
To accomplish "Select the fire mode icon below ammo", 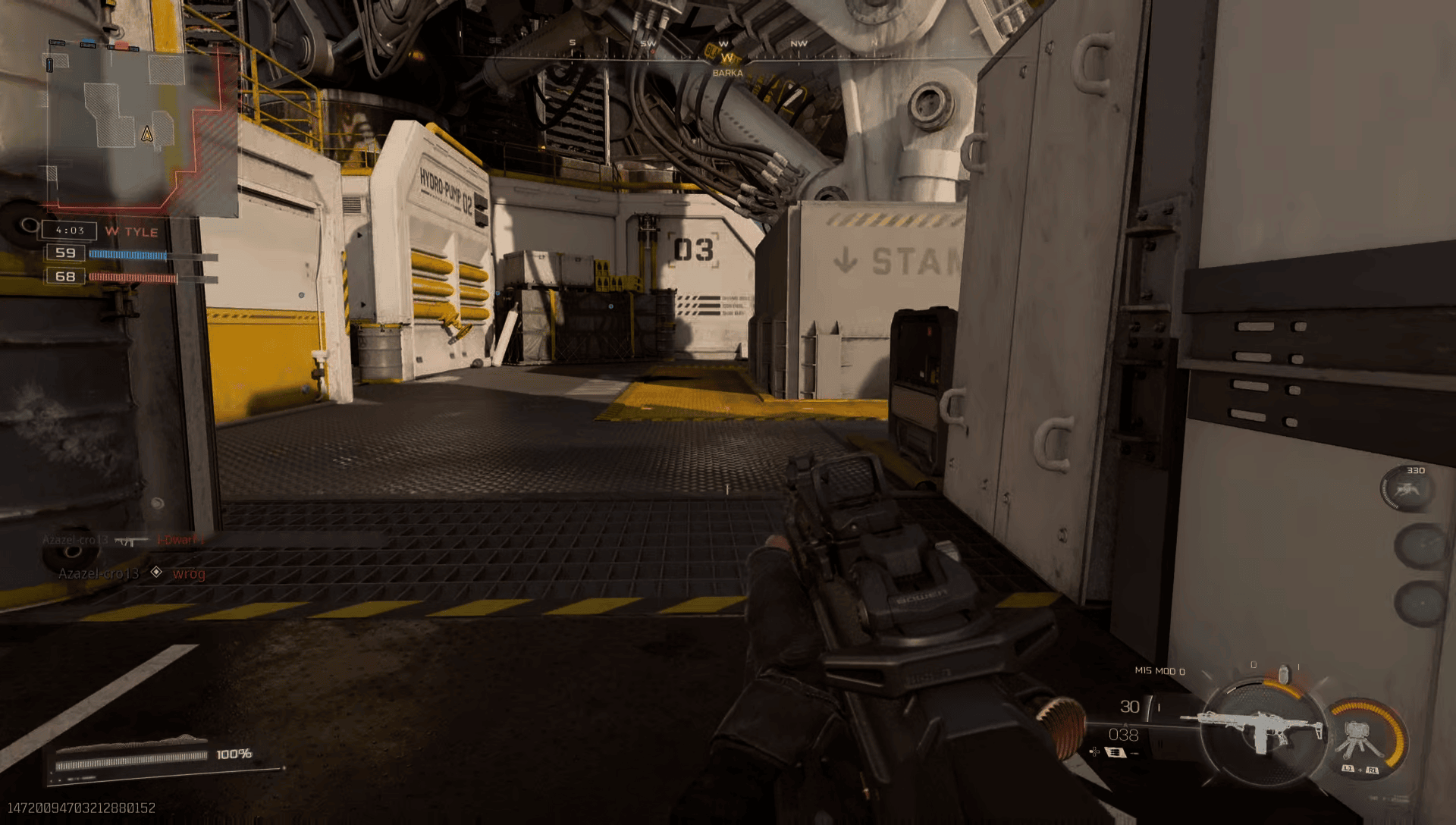I will coord(1116,752).
